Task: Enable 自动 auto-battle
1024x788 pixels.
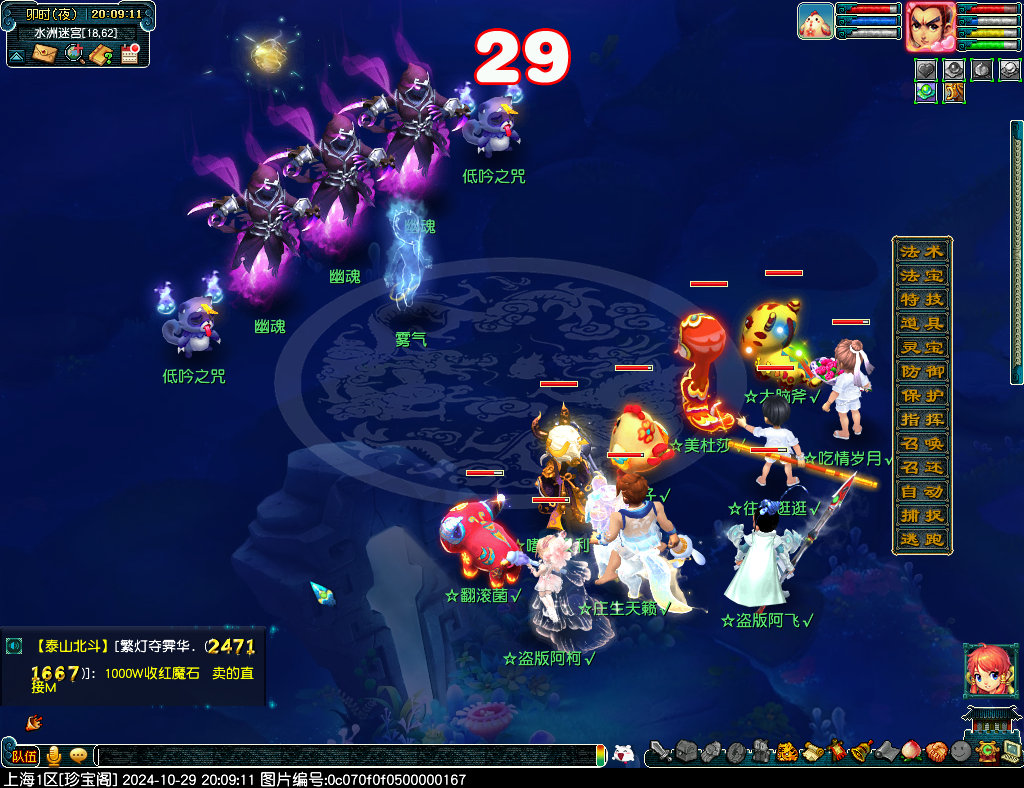Action: [921, 491]
